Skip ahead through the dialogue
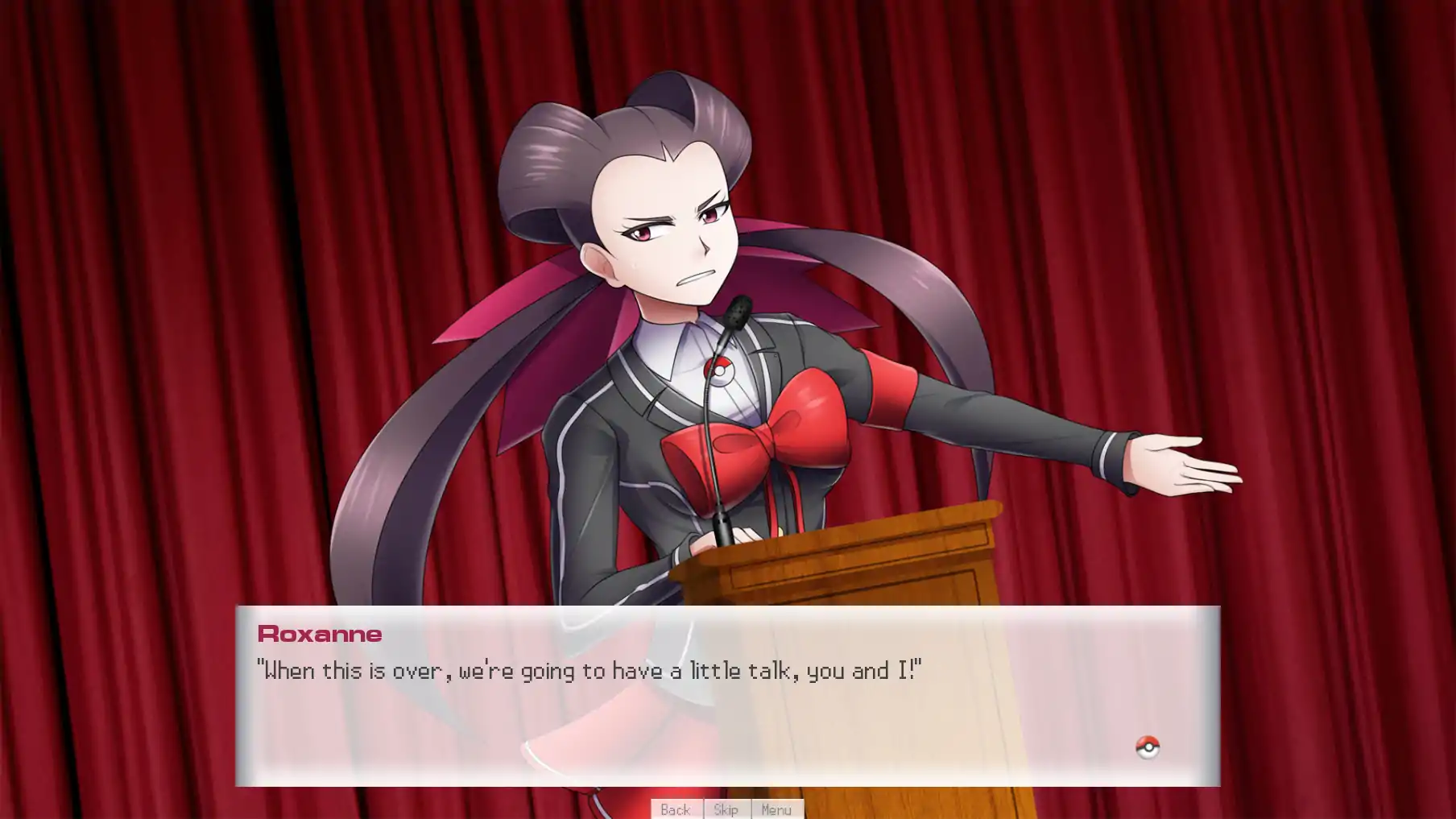 click(726, 809)
